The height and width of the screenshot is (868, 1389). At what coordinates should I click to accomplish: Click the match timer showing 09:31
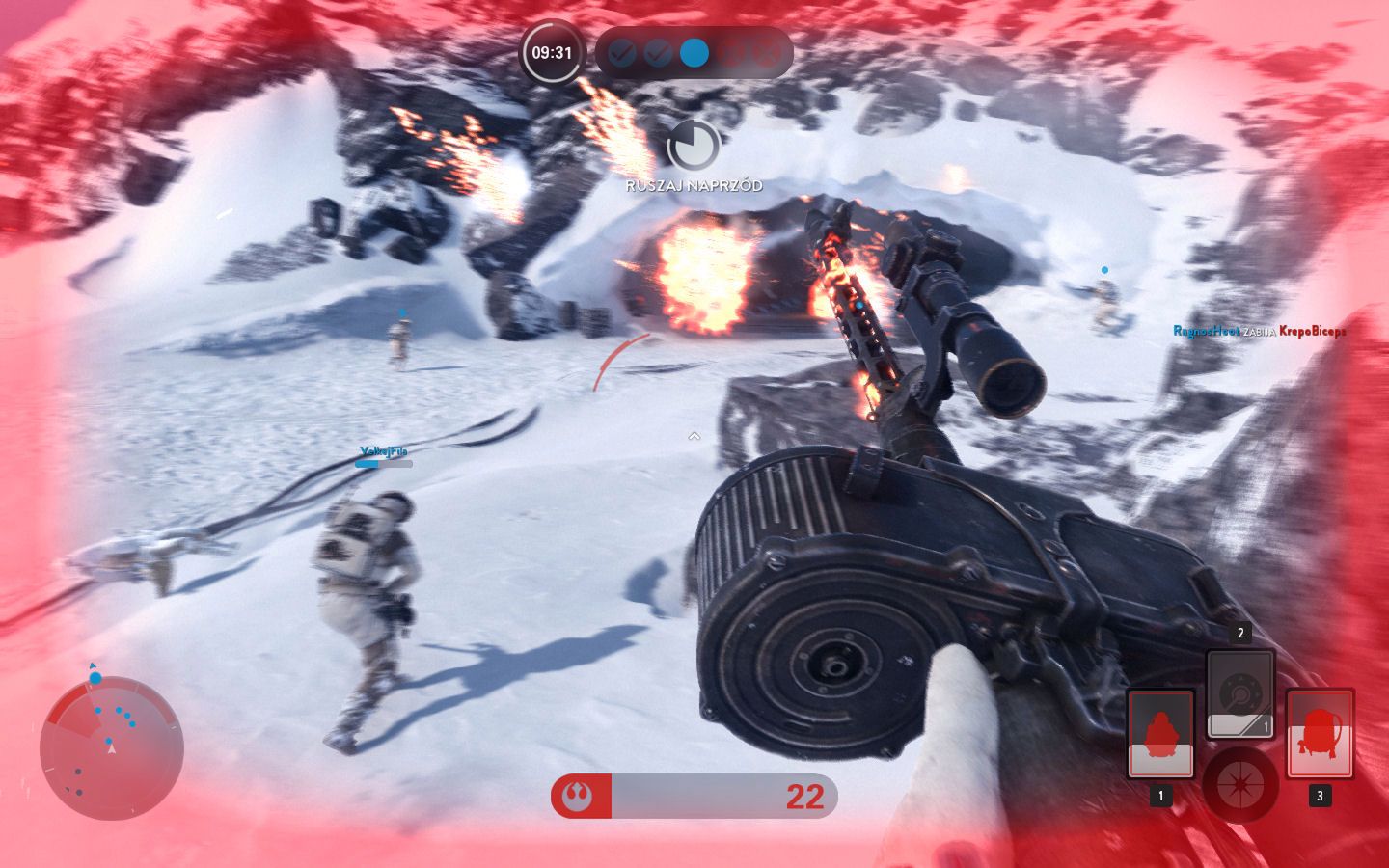551,53
